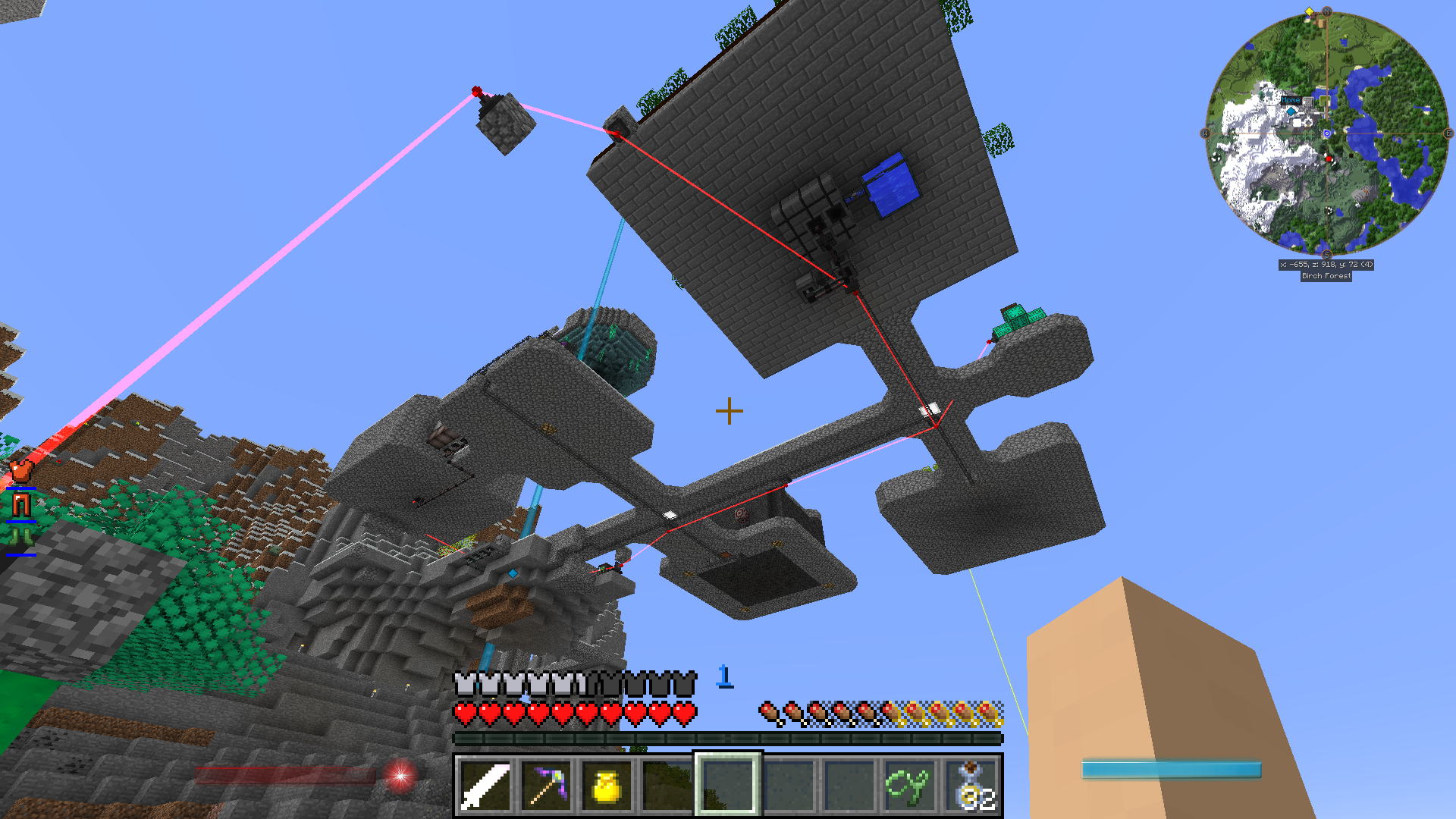The image size is (1456, 819).
Task: Click the green boots armor icon
Action: (x=20, y=538)
